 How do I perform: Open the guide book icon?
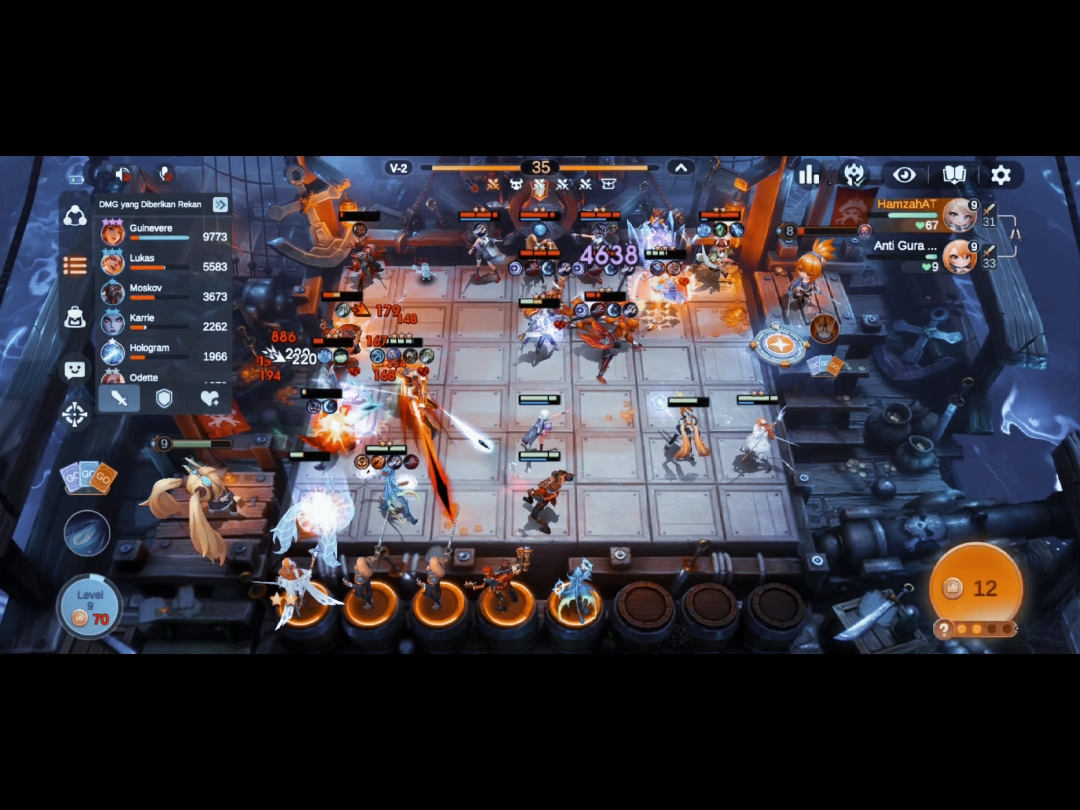pyautogui.click(x=954, y=175)
